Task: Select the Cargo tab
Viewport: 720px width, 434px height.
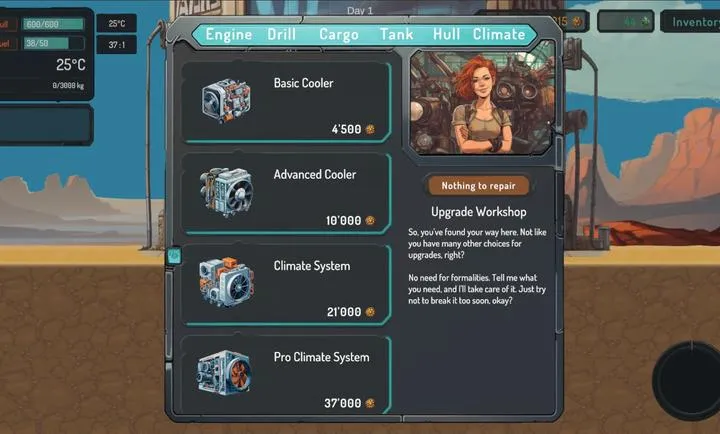Action: [339, 34]
